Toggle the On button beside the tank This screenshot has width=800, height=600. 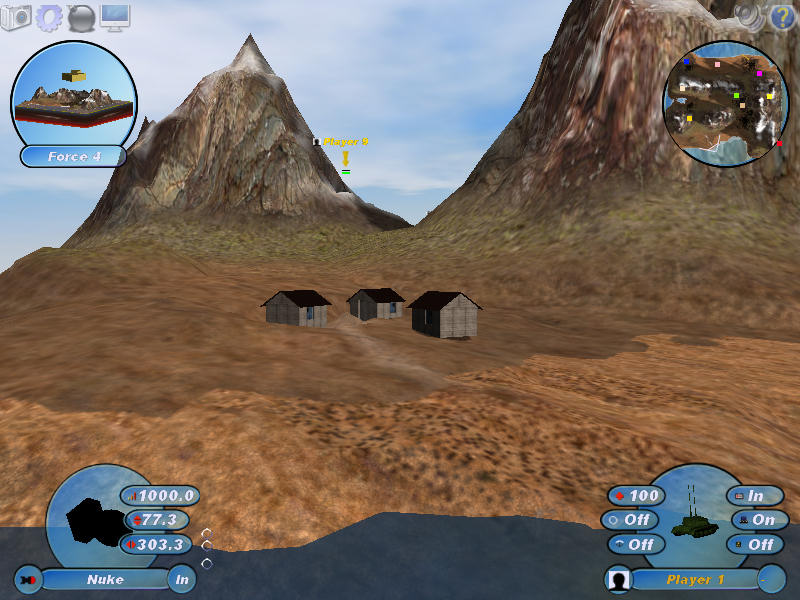(x=759, y=520)
